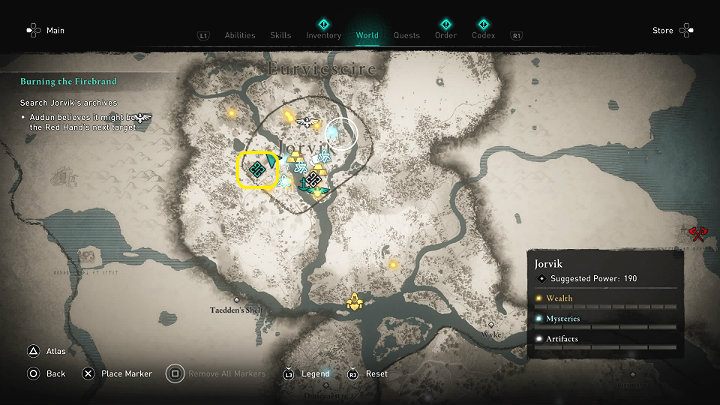Reset the map view
This screenshot has width=720, height=405.
[376, 374]
